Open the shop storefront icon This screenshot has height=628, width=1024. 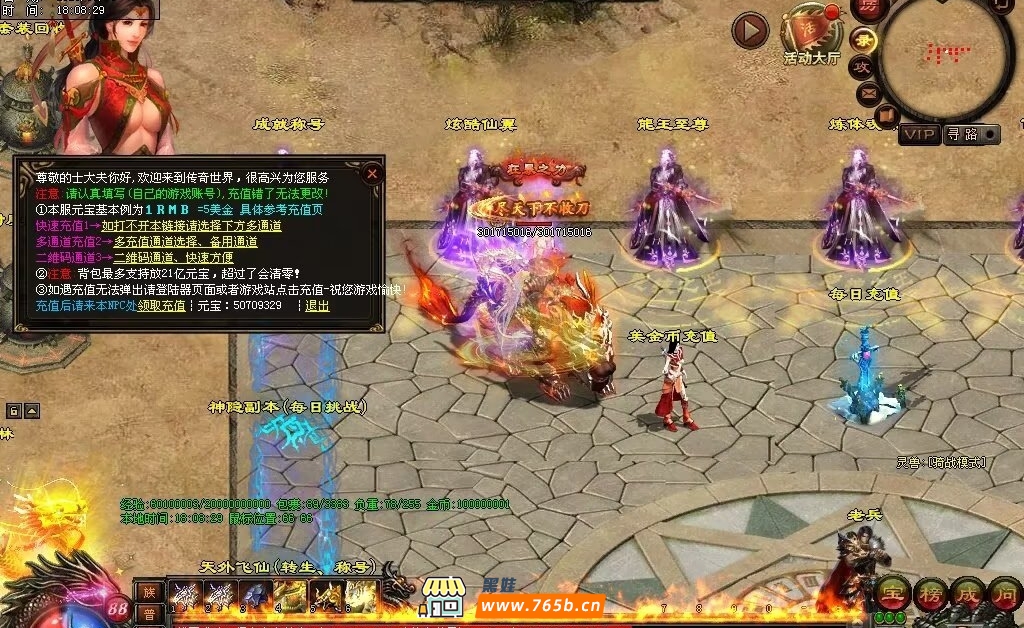443,595
